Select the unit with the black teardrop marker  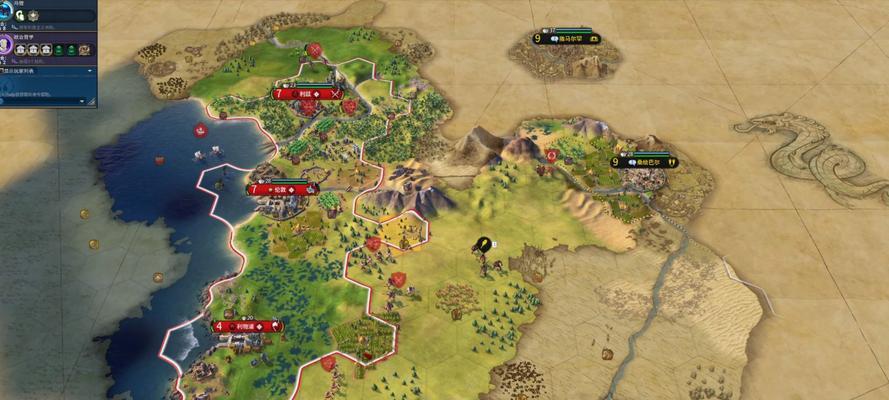pos(484,243)
